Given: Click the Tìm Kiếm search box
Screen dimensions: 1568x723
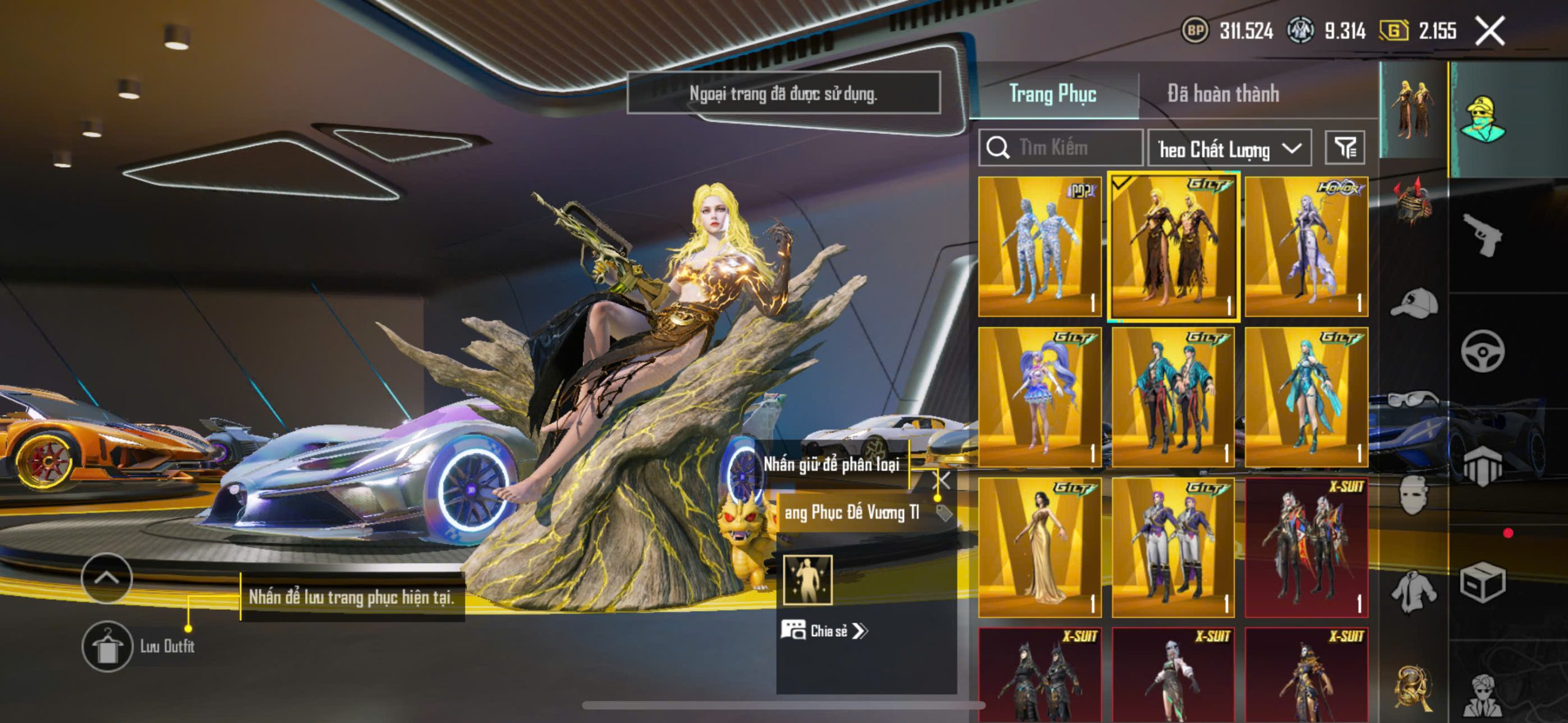Looking at the screenshot, I should (1061, 148).
